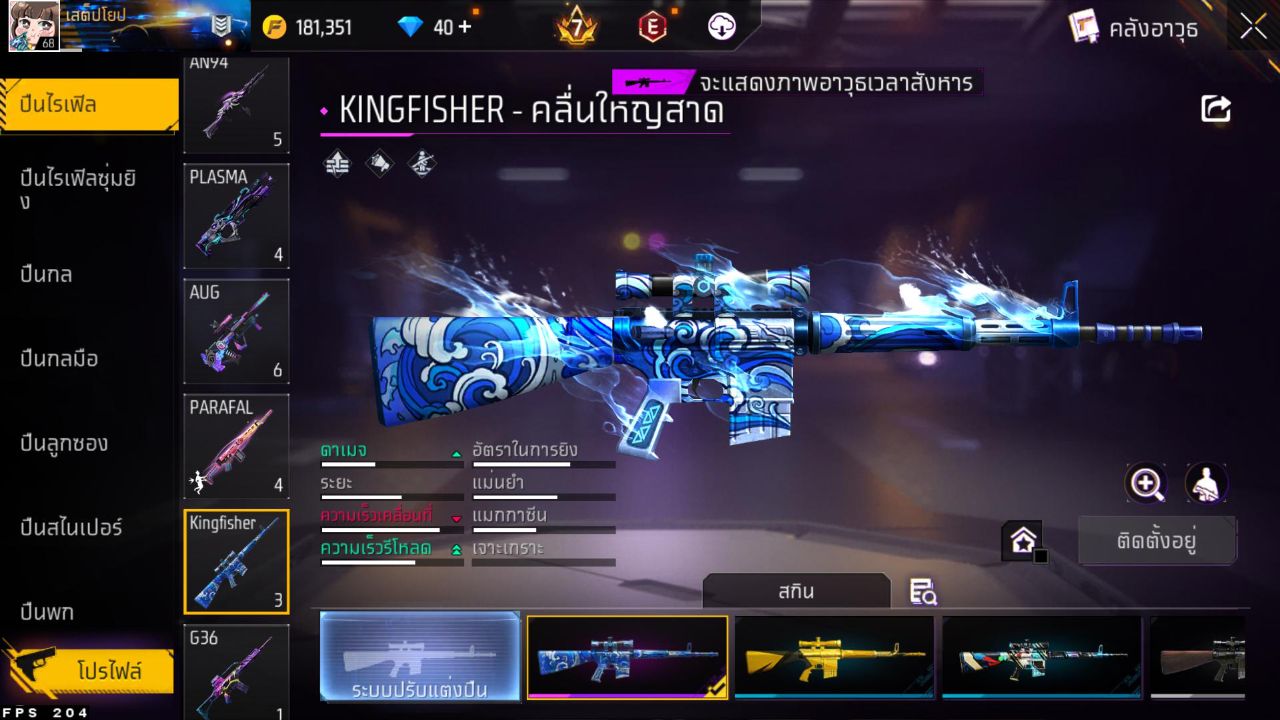Open the magnifier zoom preview icon

click(1146, 484)
